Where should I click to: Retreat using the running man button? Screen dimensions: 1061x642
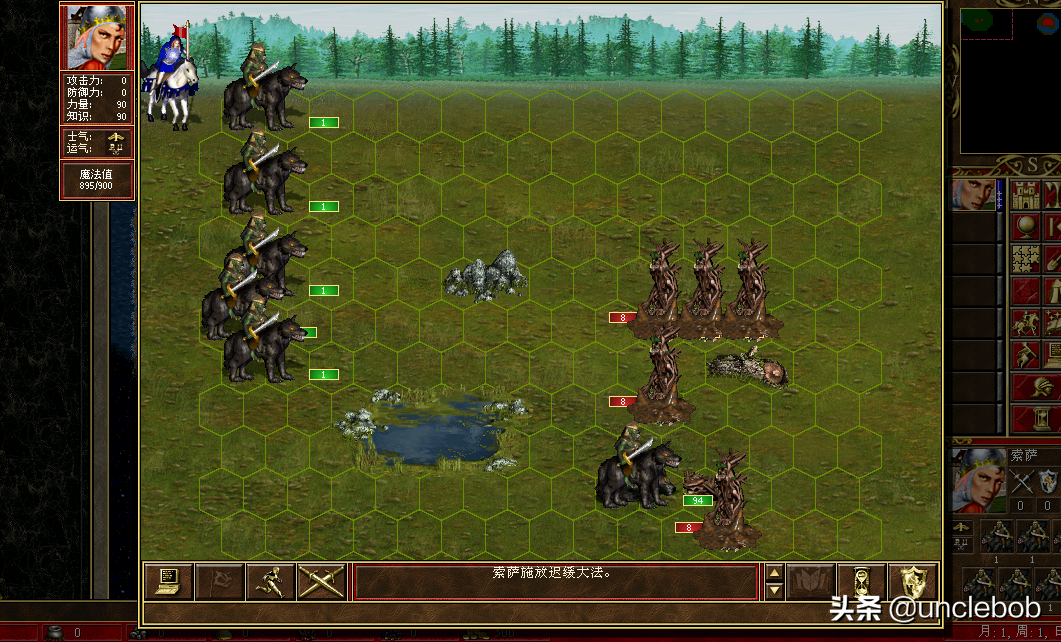pos(270,582)
